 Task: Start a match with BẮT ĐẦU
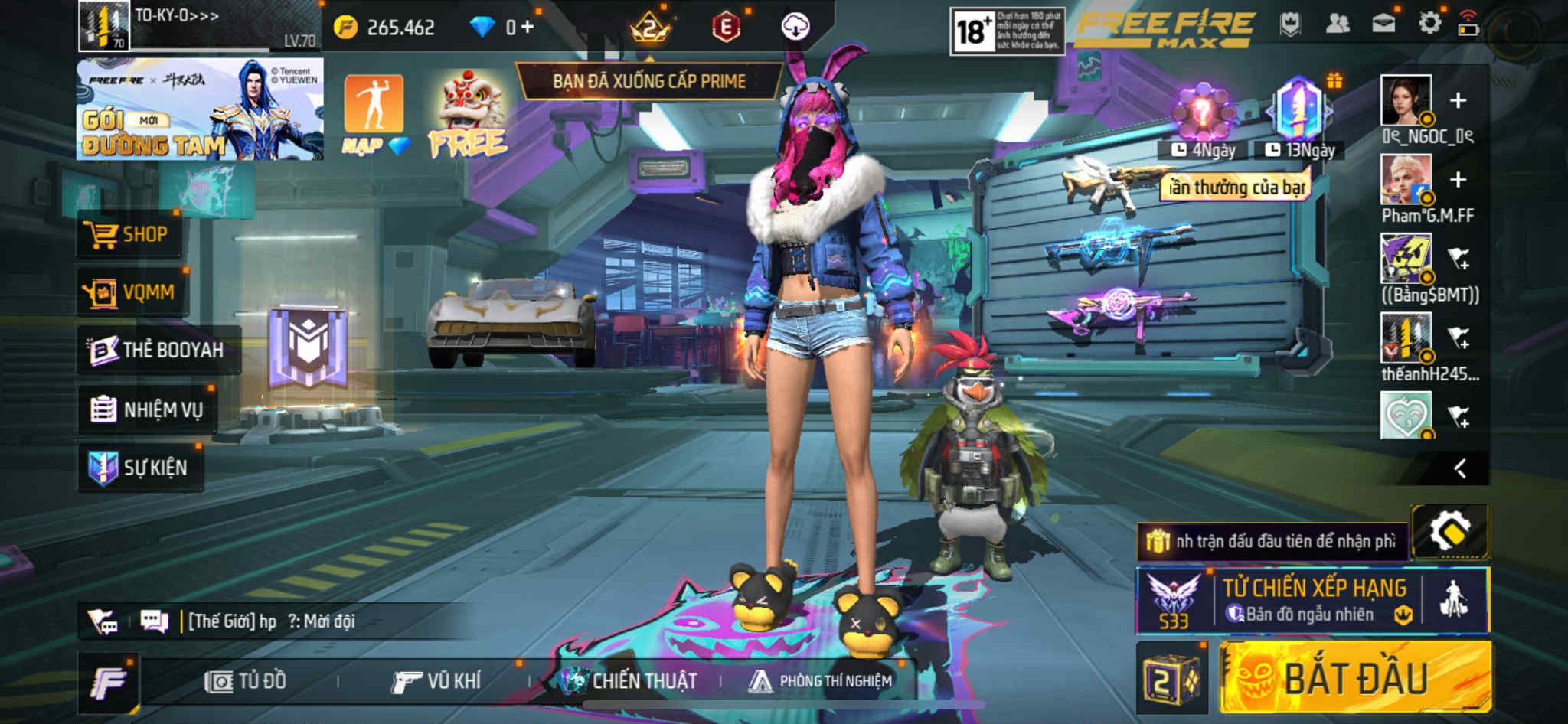tap(1355, 678)
